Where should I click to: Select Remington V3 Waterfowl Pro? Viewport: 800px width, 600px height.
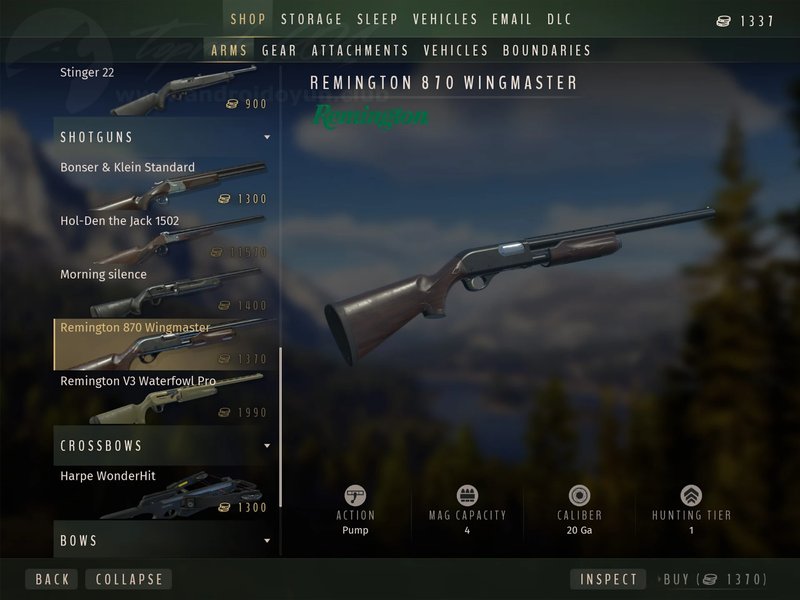click(x=163, y=397)
